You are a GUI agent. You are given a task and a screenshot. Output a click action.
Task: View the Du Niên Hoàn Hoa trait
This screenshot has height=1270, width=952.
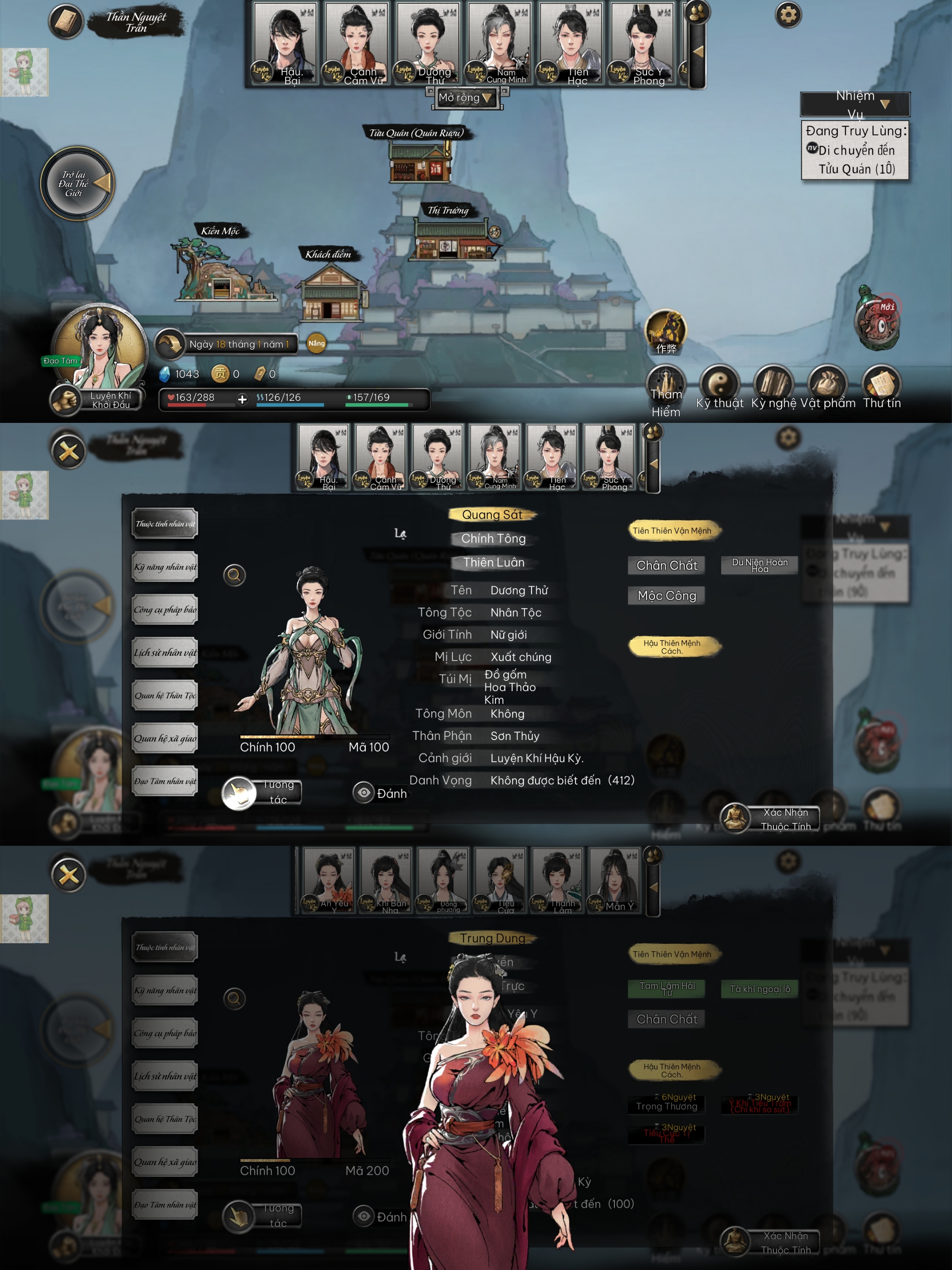pos(759,565)
